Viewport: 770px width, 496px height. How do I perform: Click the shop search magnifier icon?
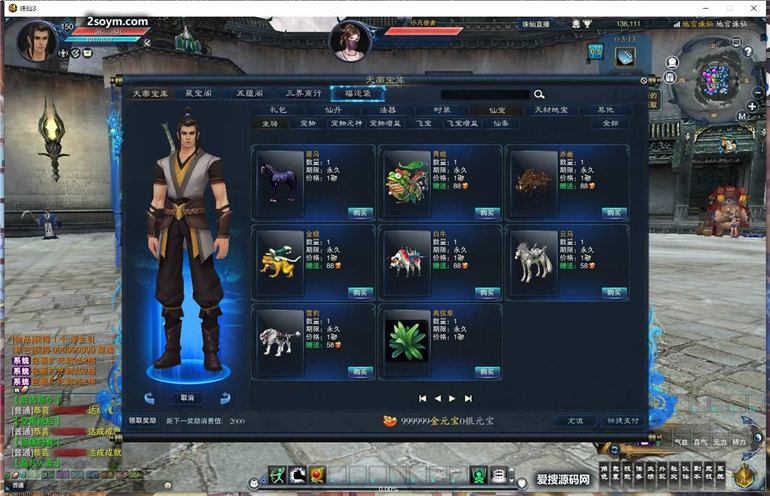[540, 94]
